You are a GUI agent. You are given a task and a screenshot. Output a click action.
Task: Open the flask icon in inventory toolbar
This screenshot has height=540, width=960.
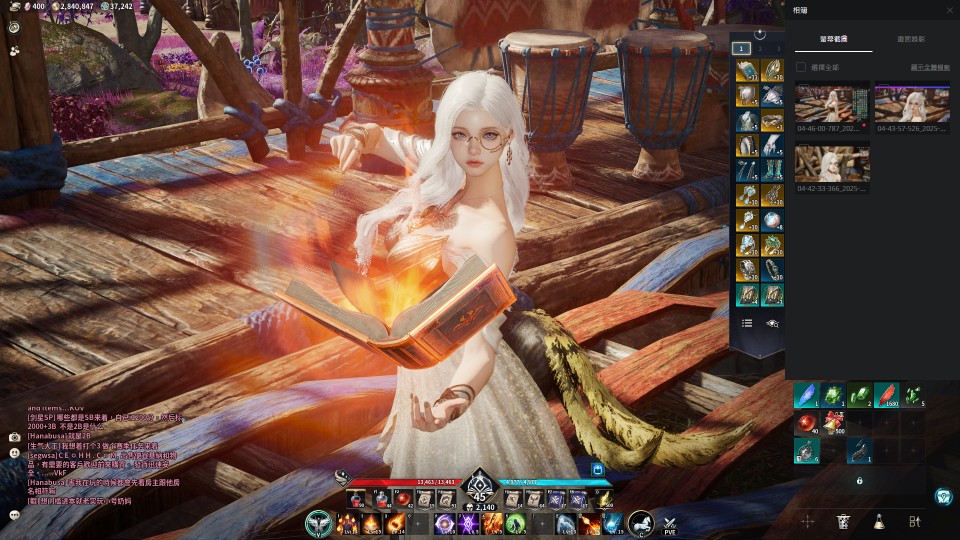point(878,521)
